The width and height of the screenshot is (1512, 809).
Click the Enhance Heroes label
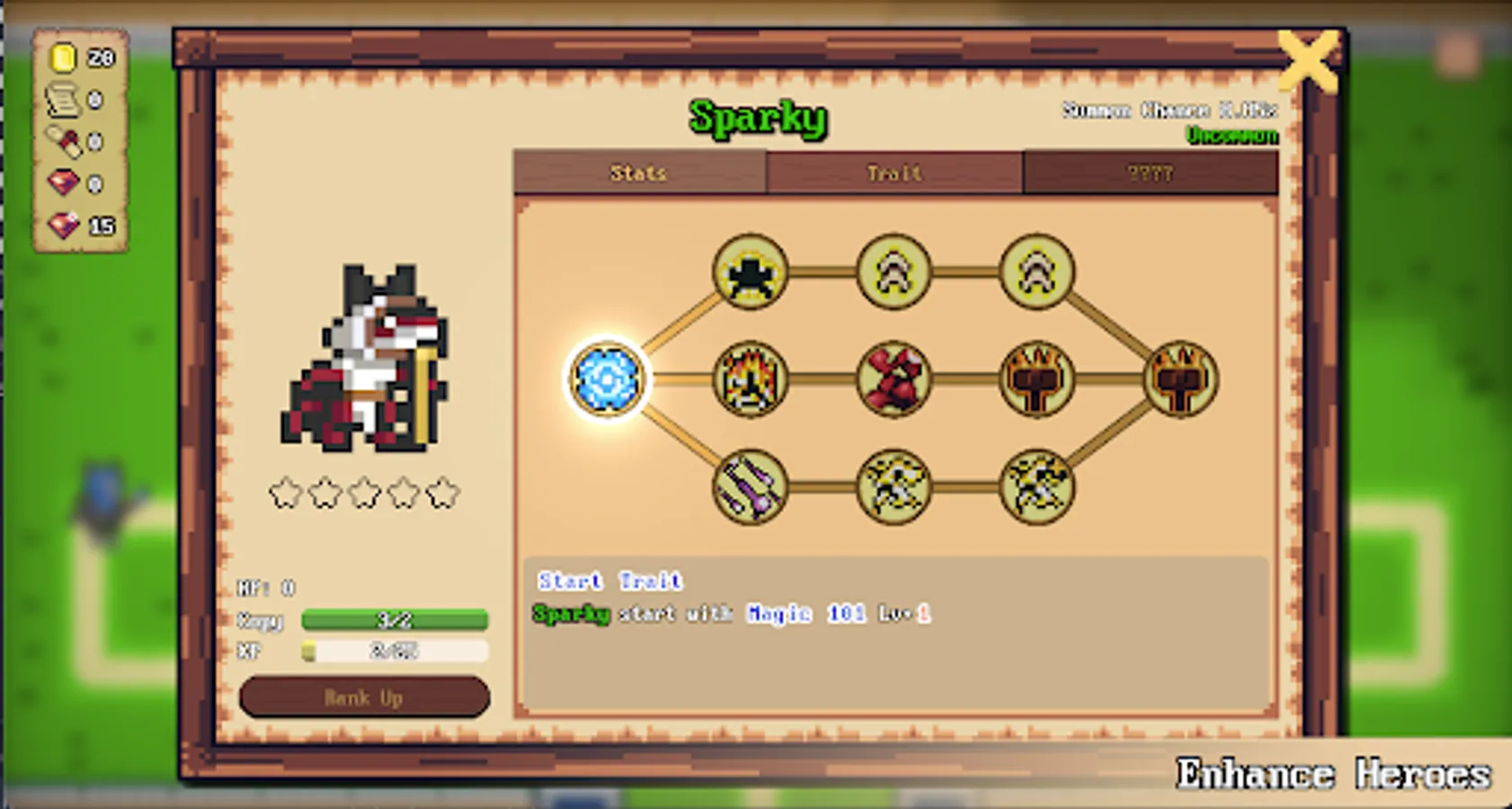click(x=1333, y=771)
